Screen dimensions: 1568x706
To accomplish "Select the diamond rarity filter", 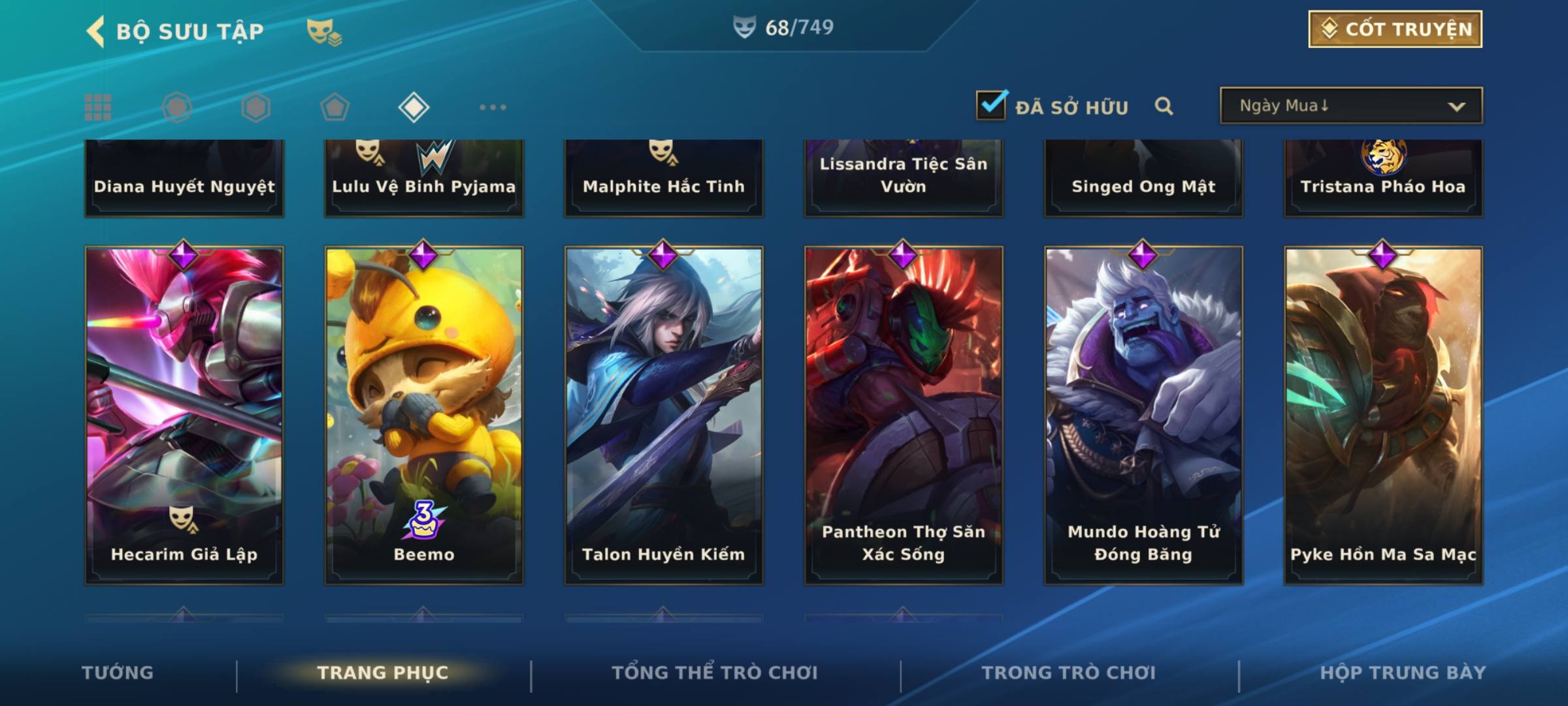I will pos(414,107).
